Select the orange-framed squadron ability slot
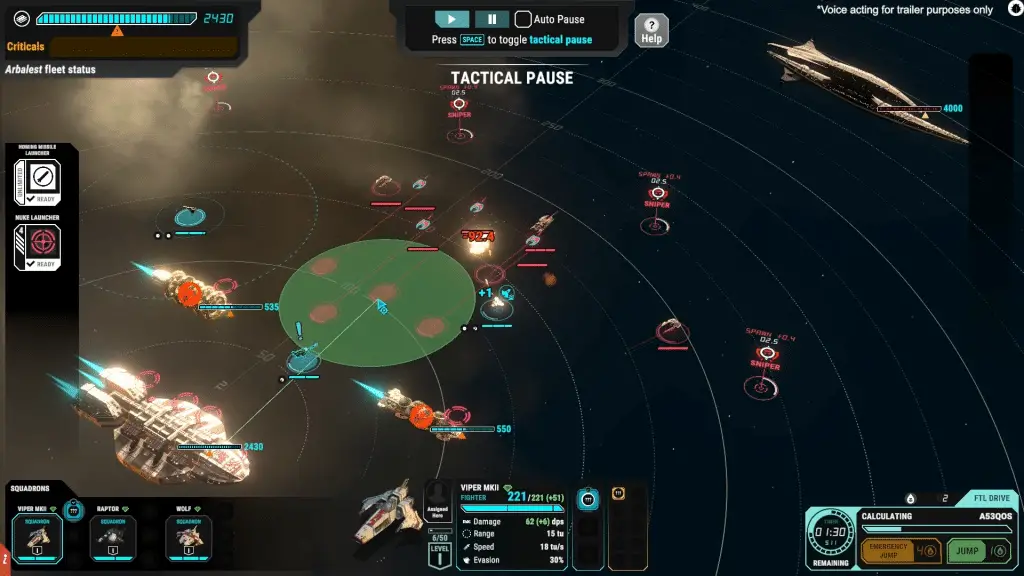The height and width of the screenshot is (576, 1024). coord(618,494)
